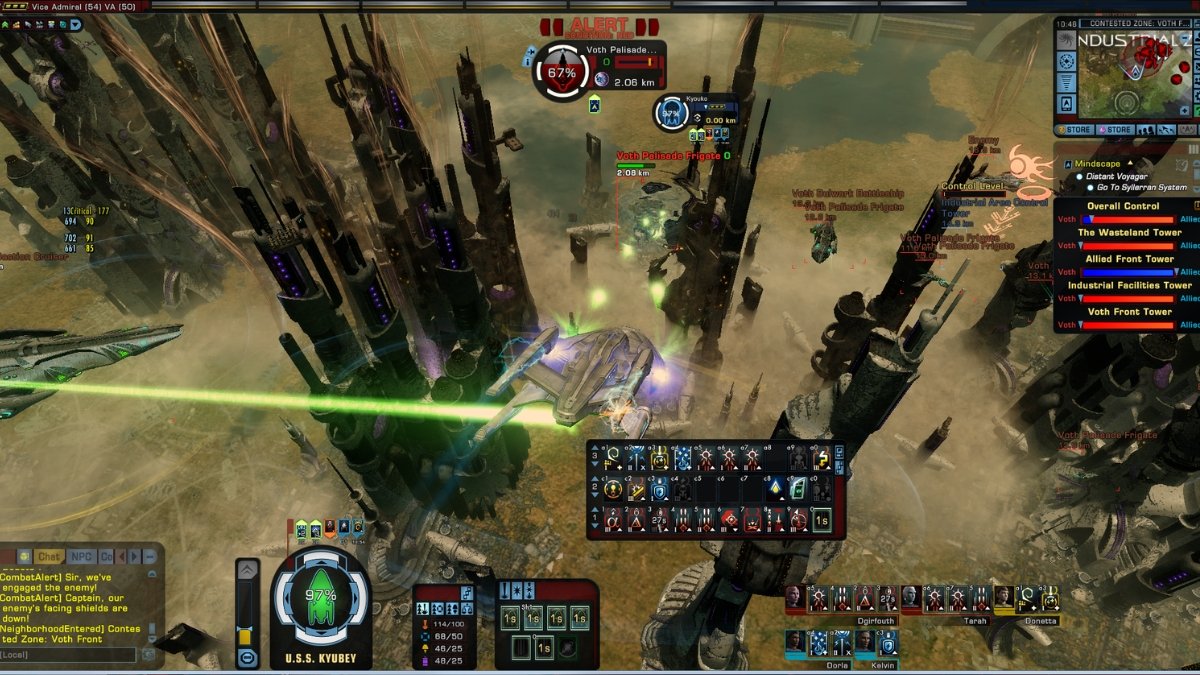
Task: Select bridge officer Donetta's portrait
Action: [x=1003, y=598]
